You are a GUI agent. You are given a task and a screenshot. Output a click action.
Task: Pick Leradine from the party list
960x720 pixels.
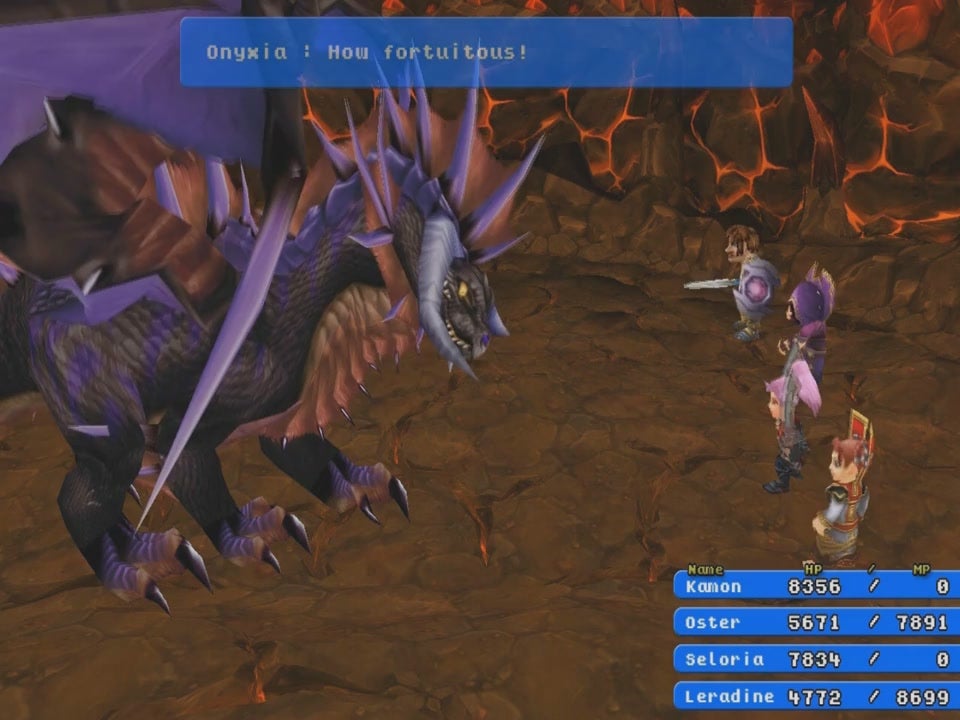coord(816,696)
